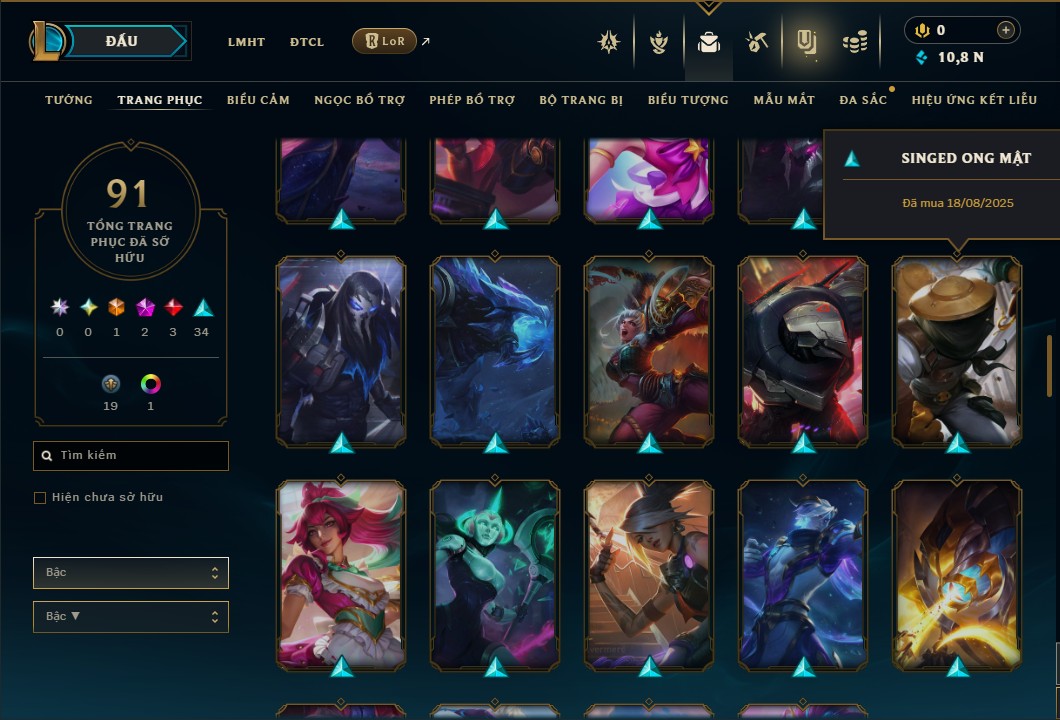Screen dimensions: 1060x720
Task: Open the TƯỚNG collection tab
Action: pyautogui.click(x=69, y=100)
